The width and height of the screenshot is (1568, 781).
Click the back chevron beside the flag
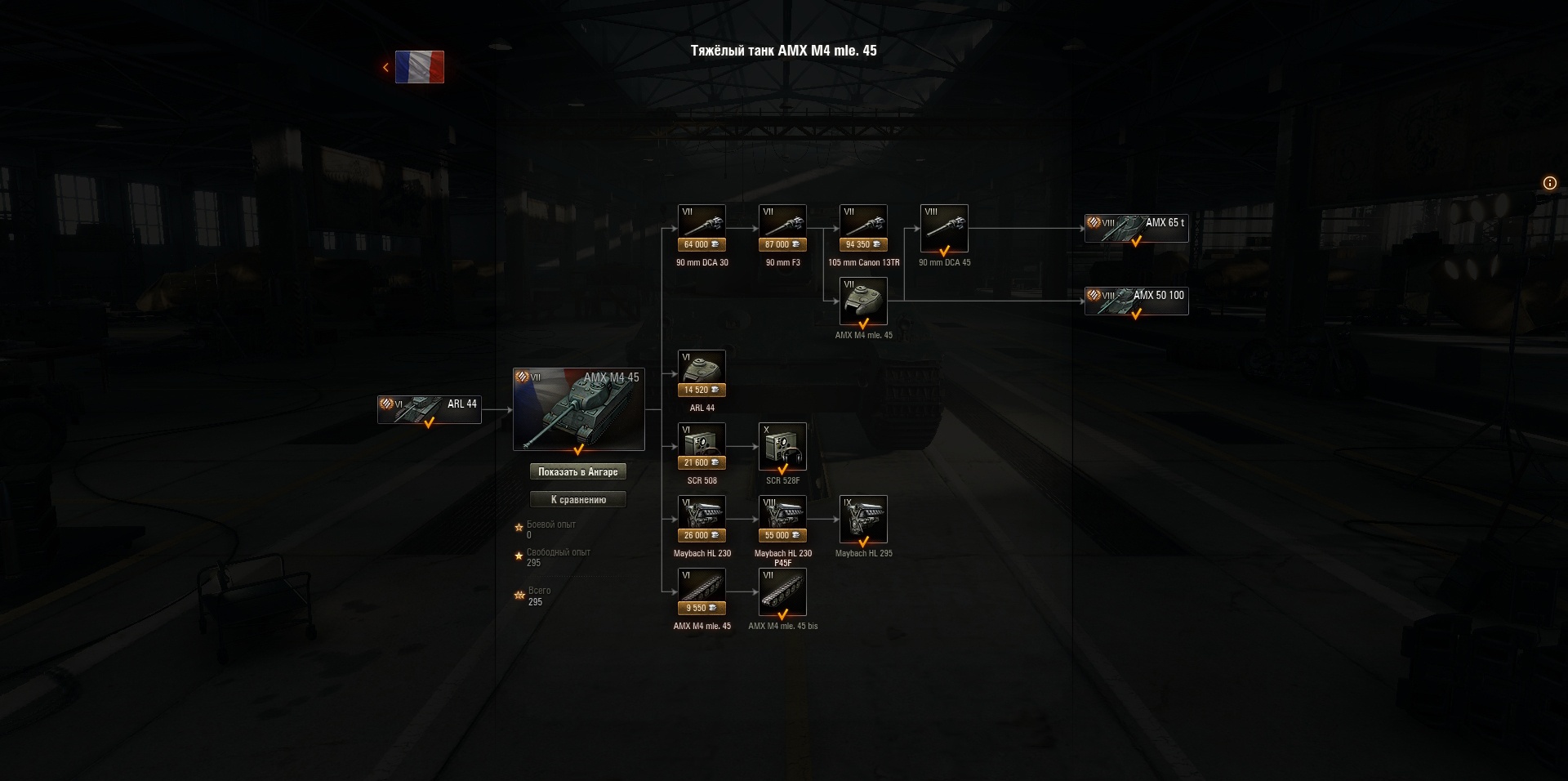pyautogui.click(x=385, y=66)
